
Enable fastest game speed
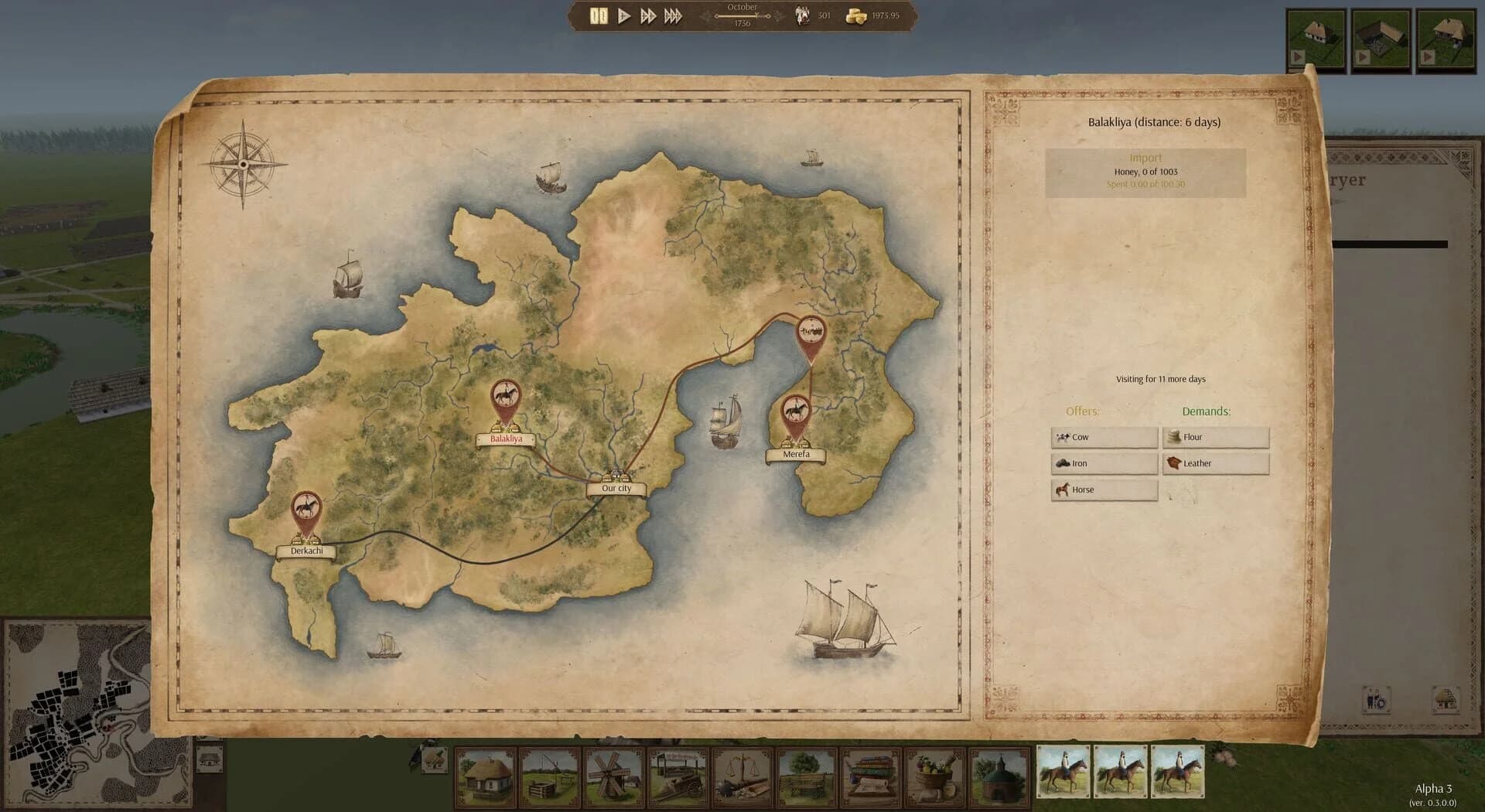click(671, 15)
